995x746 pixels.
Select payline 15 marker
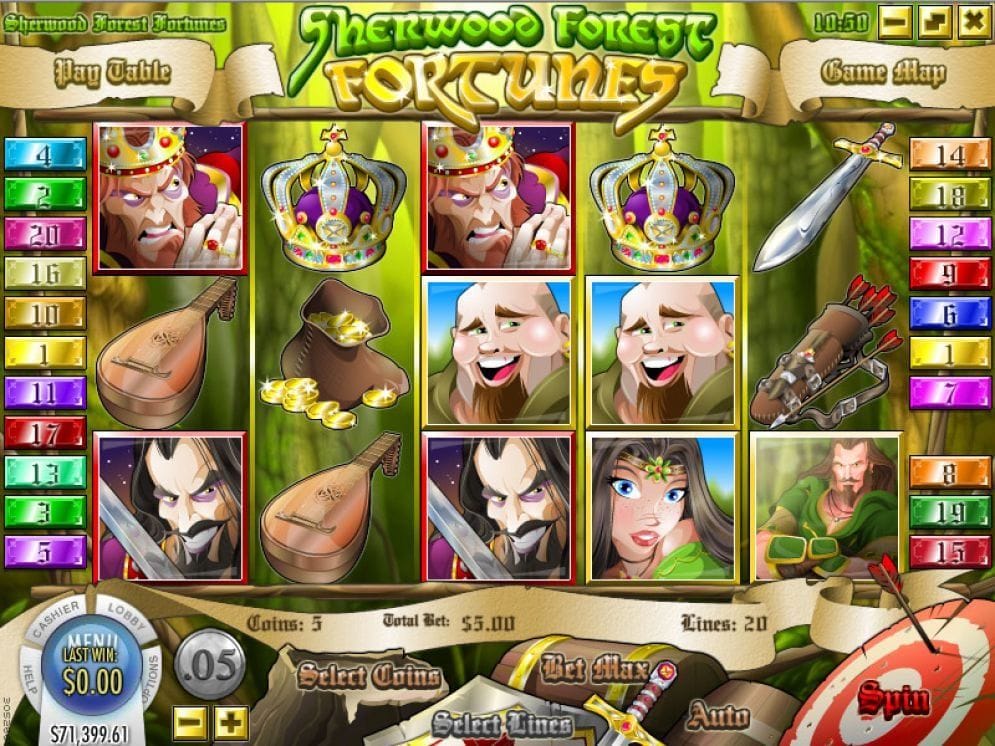click(949, 551)
